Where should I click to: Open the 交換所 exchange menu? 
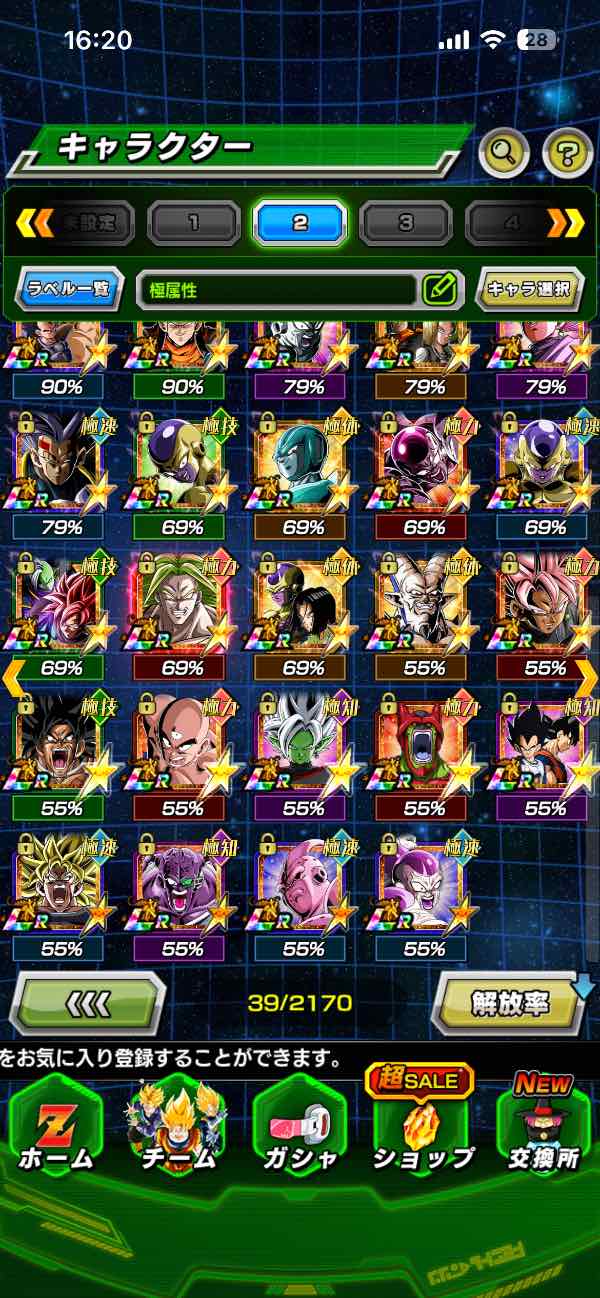pos(544,1132)
